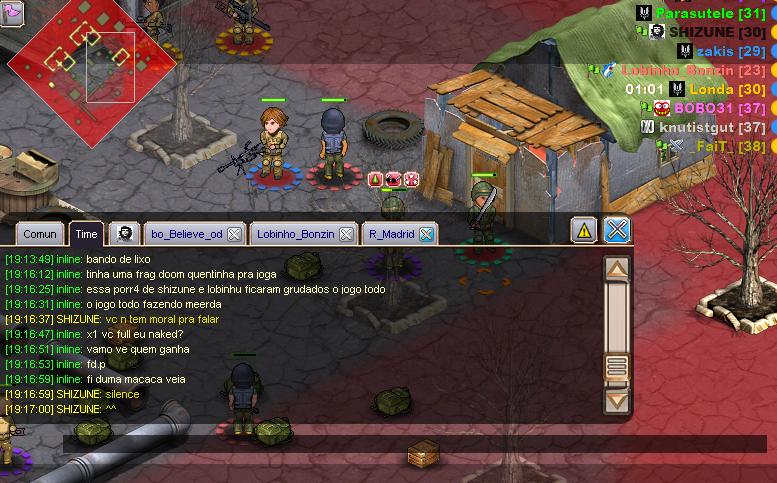
Task: Select the Time chat tab
Action: [x=86, y=234]
